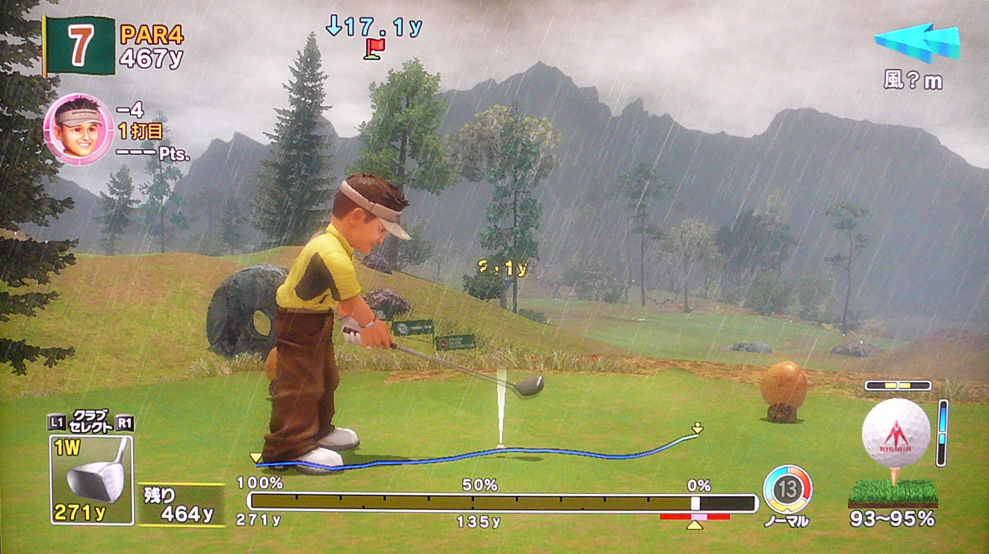Image resolution: width=989 pixels, height=554 pixels.
Task: Click the red pin flag marker
Action: tap(374, 48)
